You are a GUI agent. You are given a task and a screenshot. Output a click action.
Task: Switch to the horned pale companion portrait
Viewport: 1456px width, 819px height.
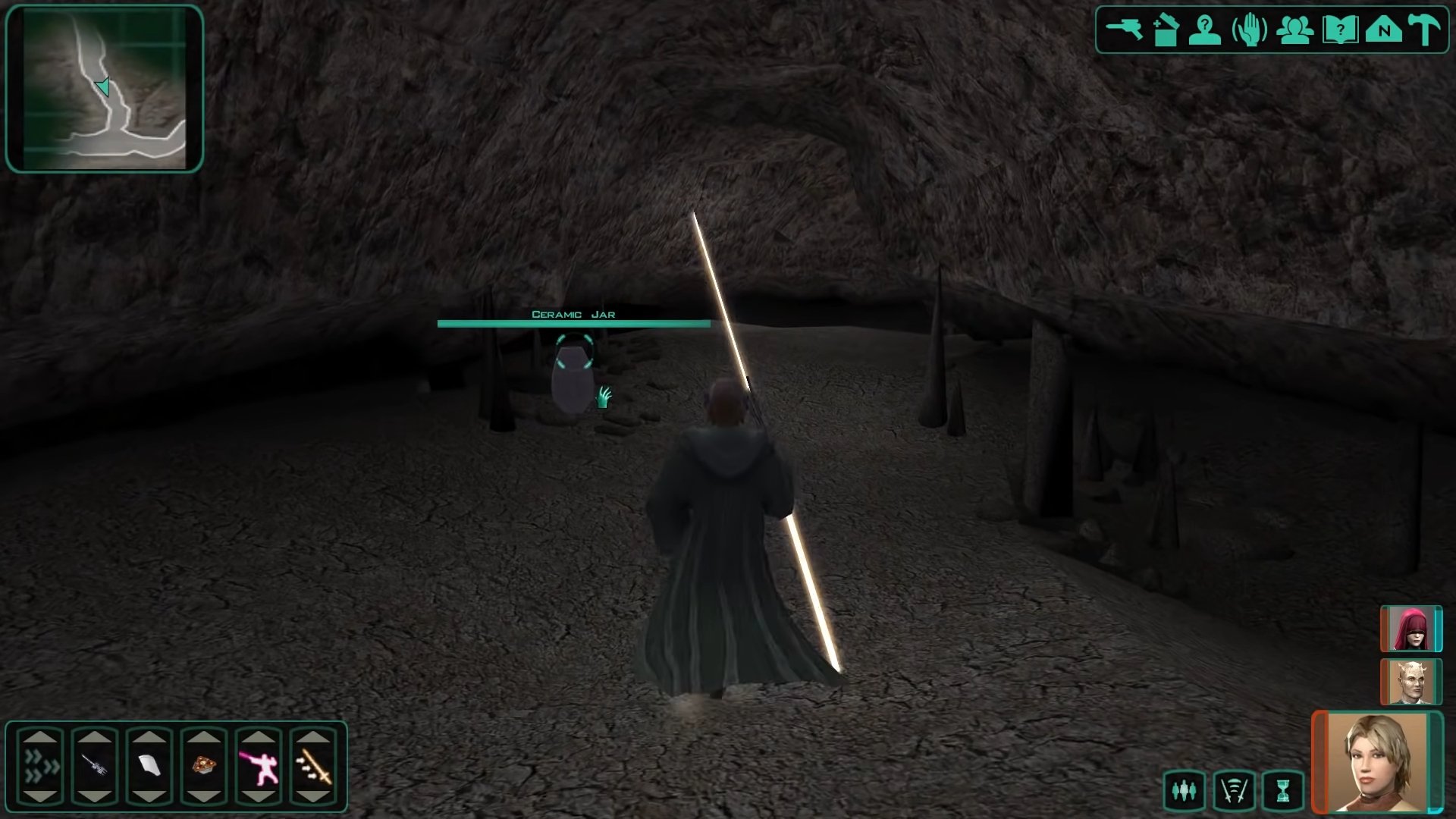pyautogui.click(x=1410, y=682)
